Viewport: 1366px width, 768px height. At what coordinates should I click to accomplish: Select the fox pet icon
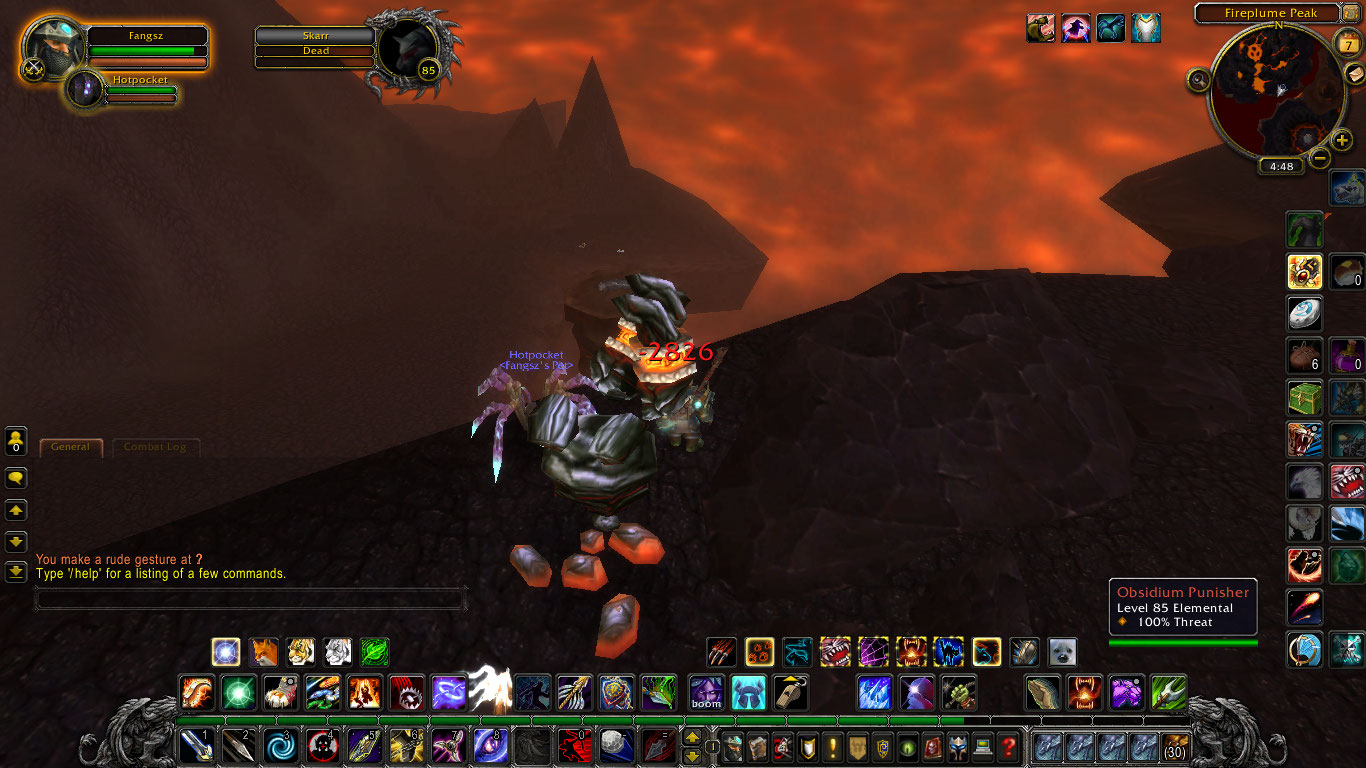tap(263, 653)
